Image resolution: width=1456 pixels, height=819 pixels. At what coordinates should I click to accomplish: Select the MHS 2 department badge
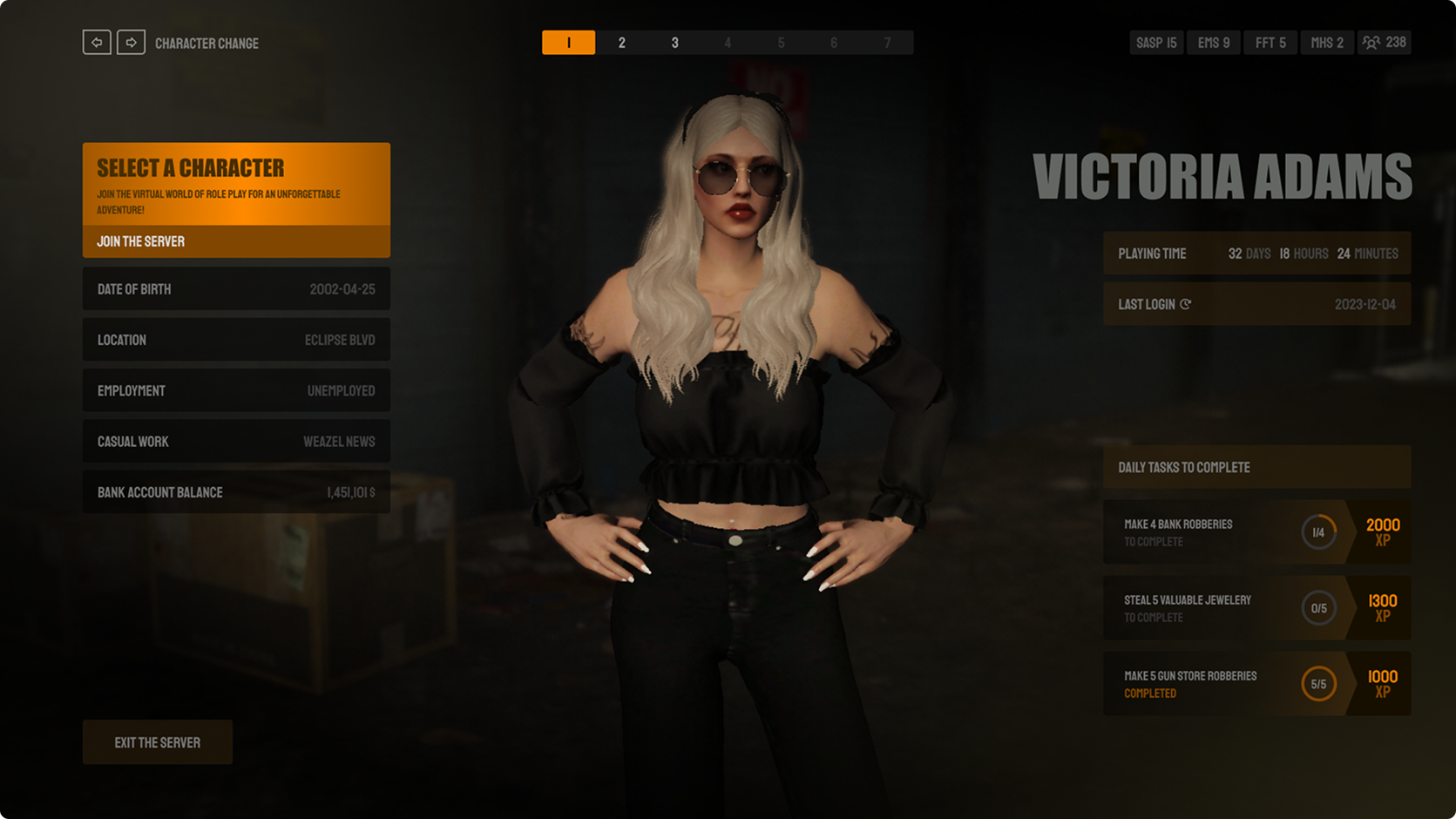pos(1326,42)
